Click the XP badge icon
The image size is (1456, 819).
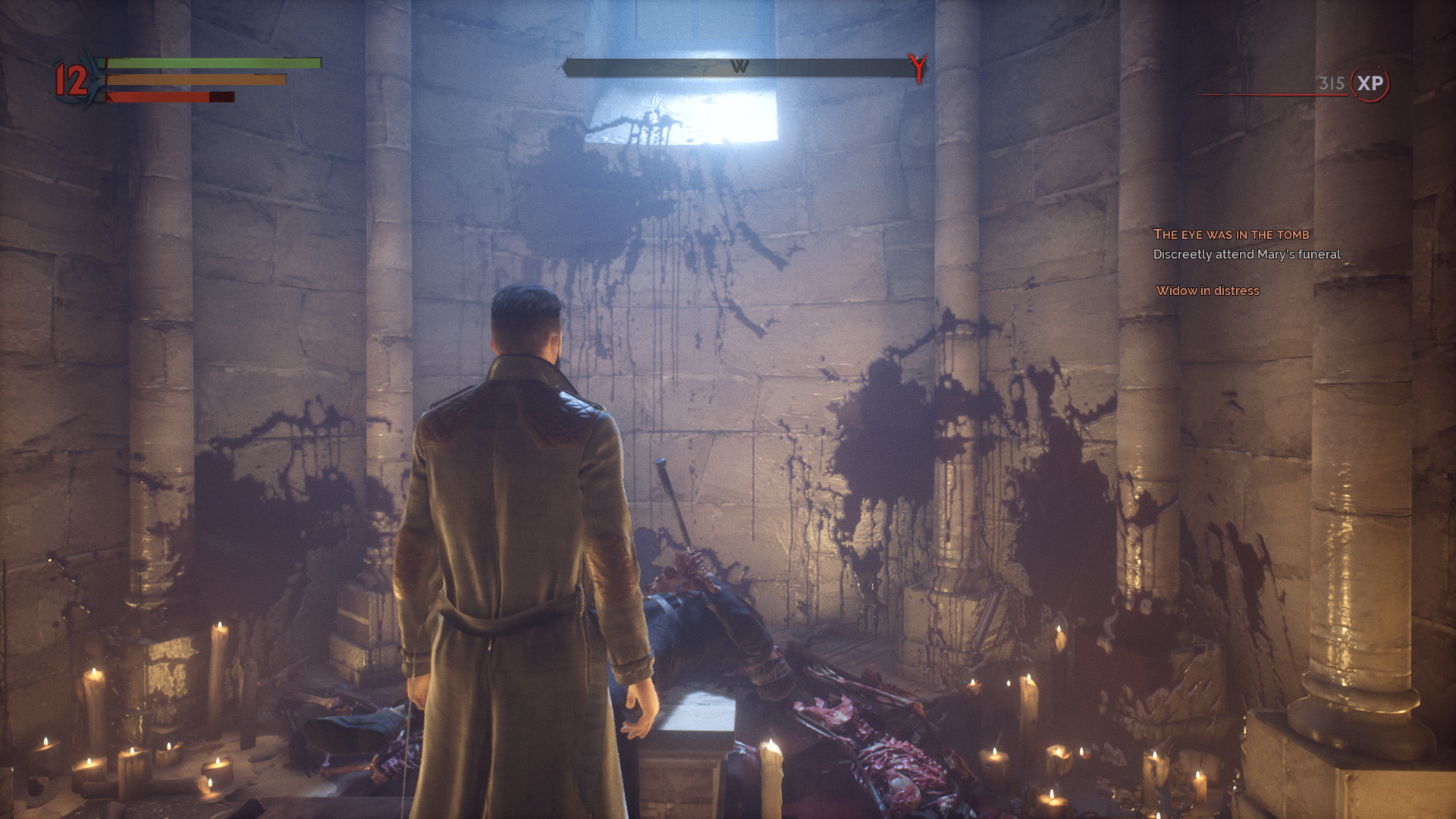click(x=1370, y=83)
